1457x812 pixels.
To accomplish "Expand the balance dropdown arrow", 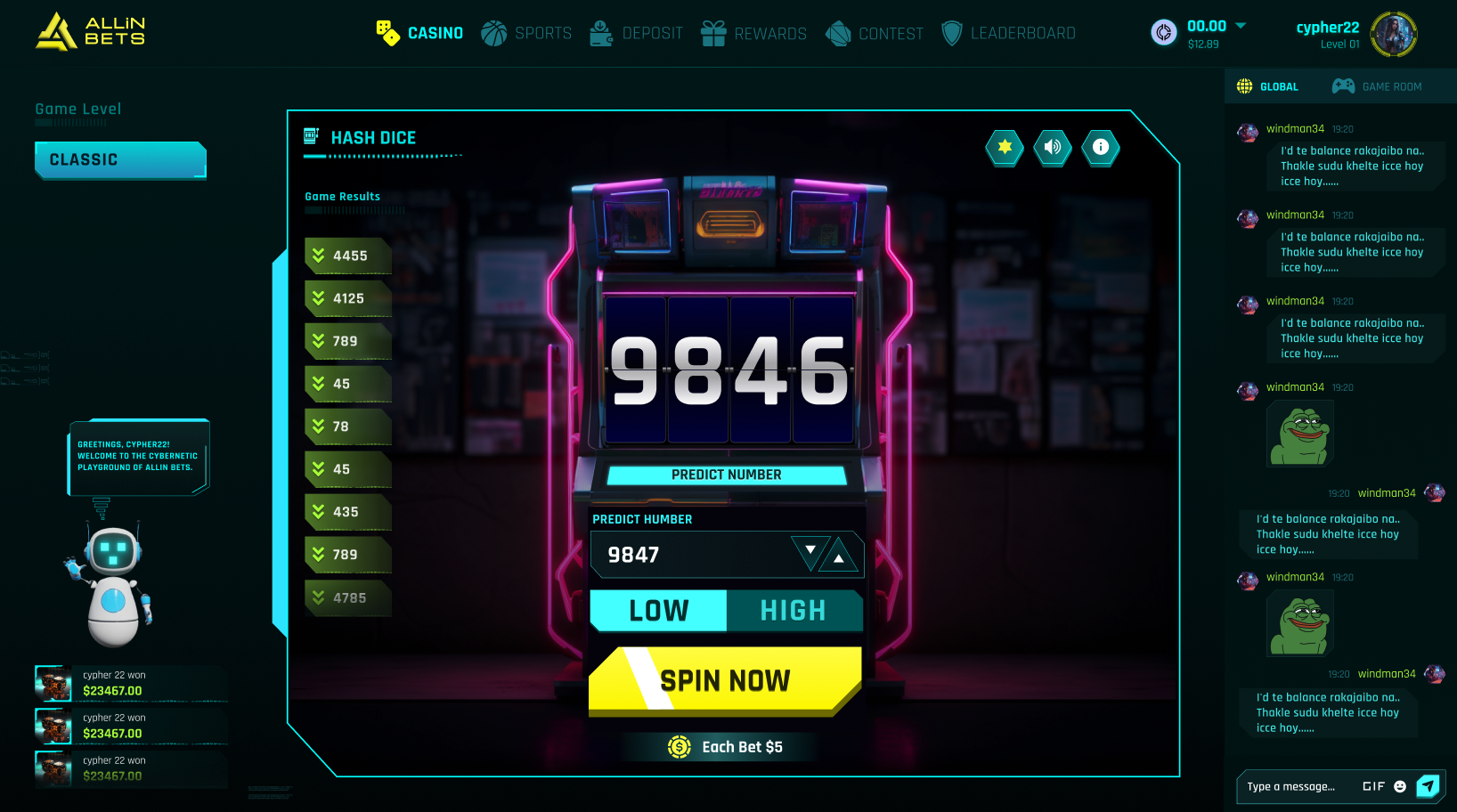I will (1241, 25).
